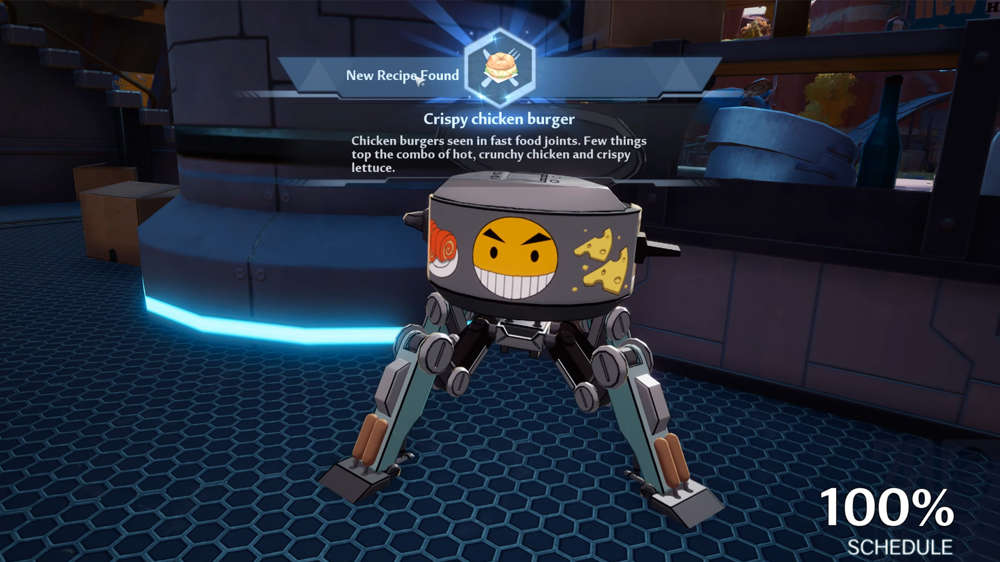
Task: Click the crispy chicken burger recipe icon
Action: [x=499, y=68]
